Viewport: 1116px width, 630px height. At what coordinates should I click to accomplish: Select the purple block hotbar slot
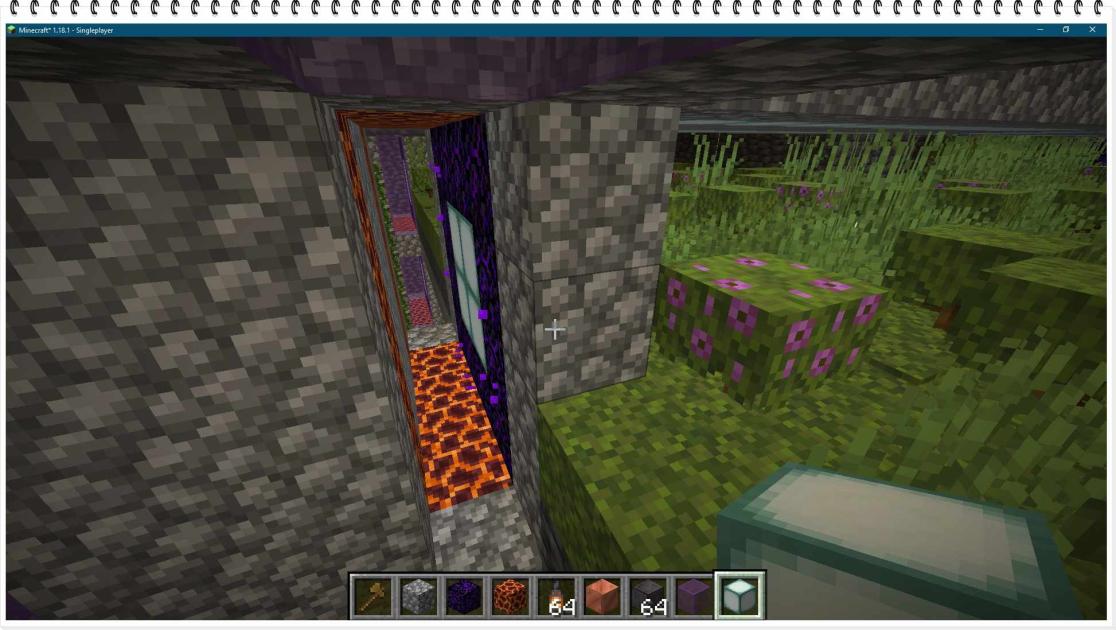tap(695, 596)
